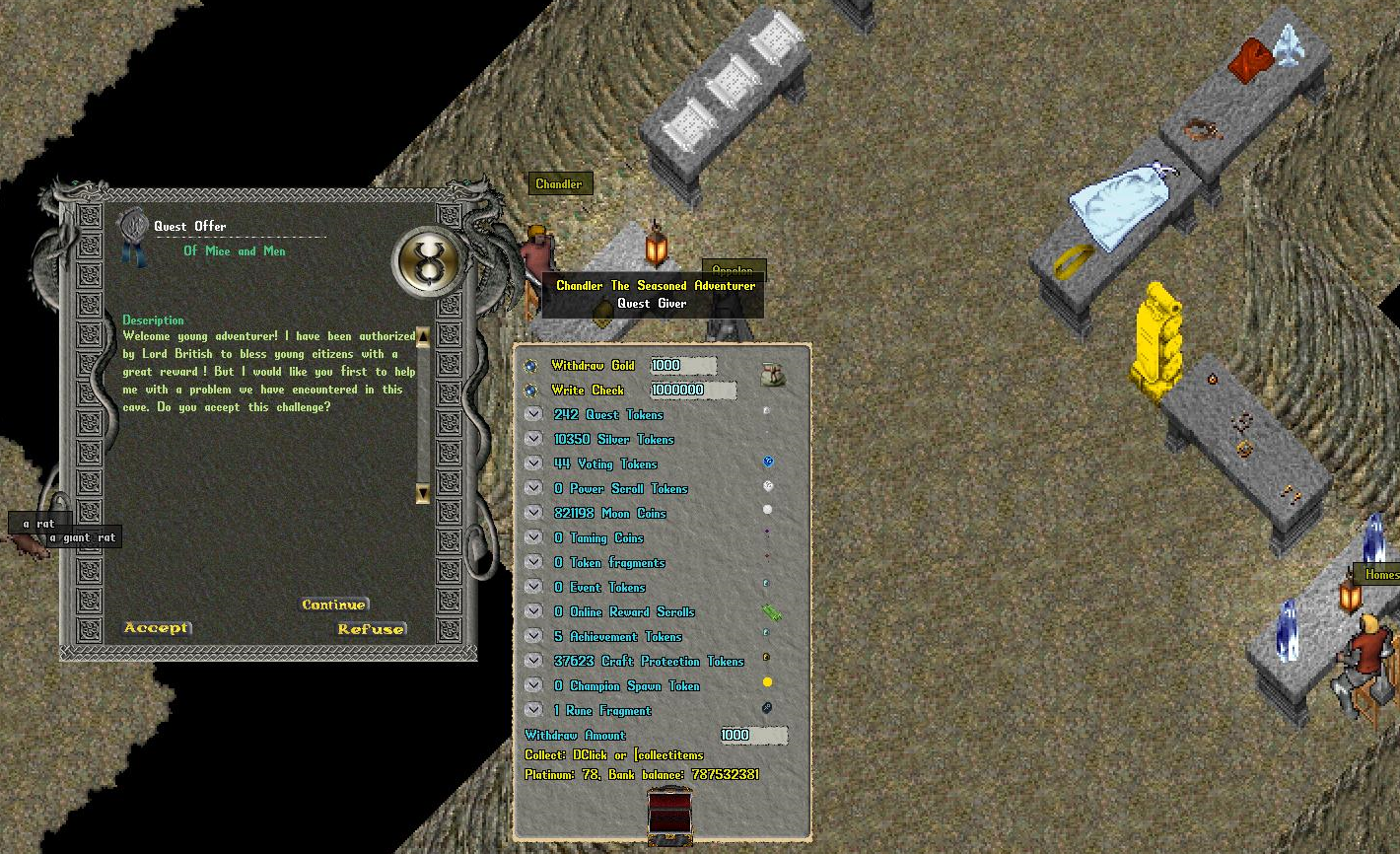The height and width of the screenshot is (854, 1400).
Task: Click the quest description scroll-down arrow
Action: (x=423, y=492)
